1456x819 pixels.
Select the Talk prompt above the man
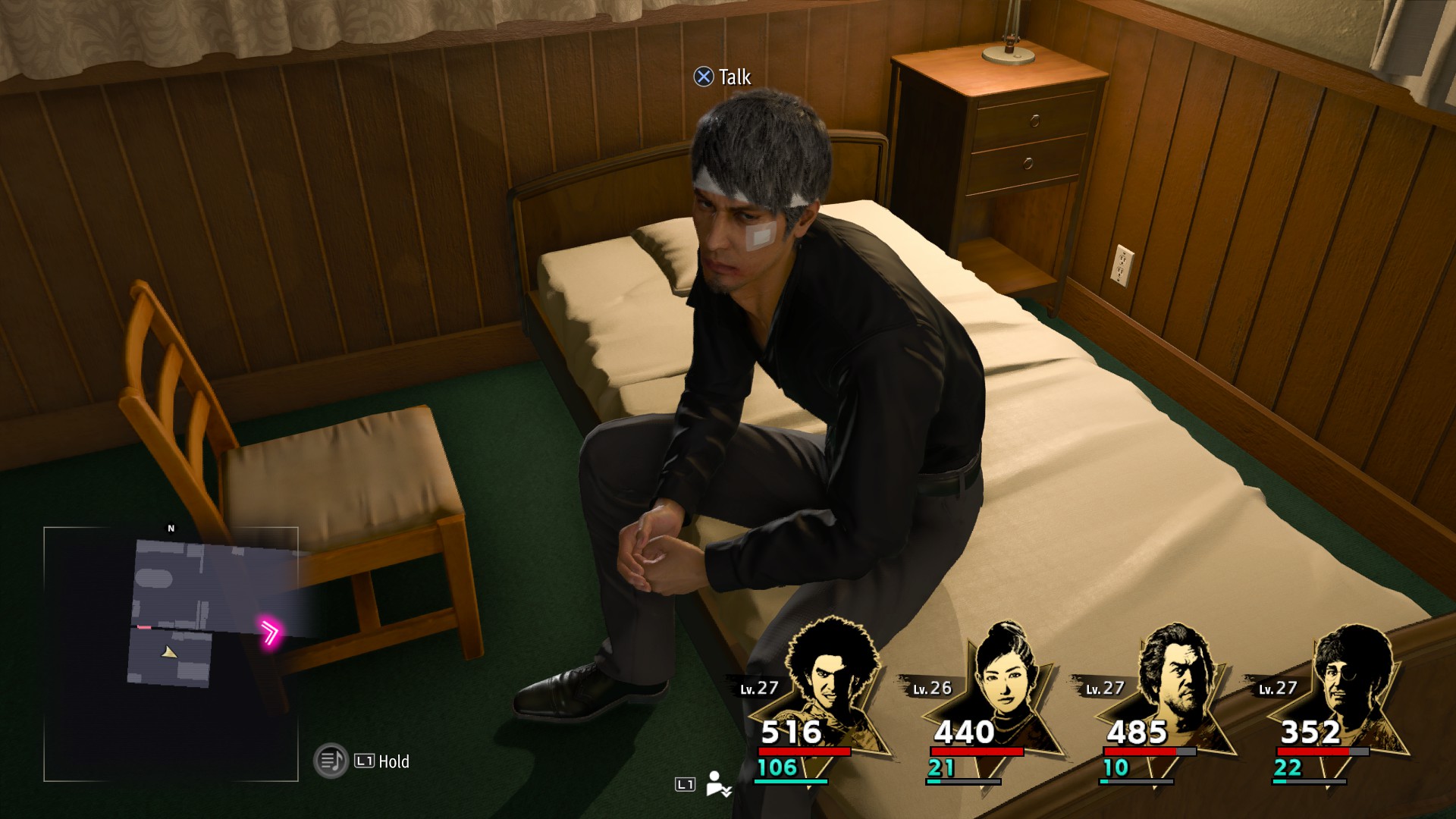tap(723, 77)
